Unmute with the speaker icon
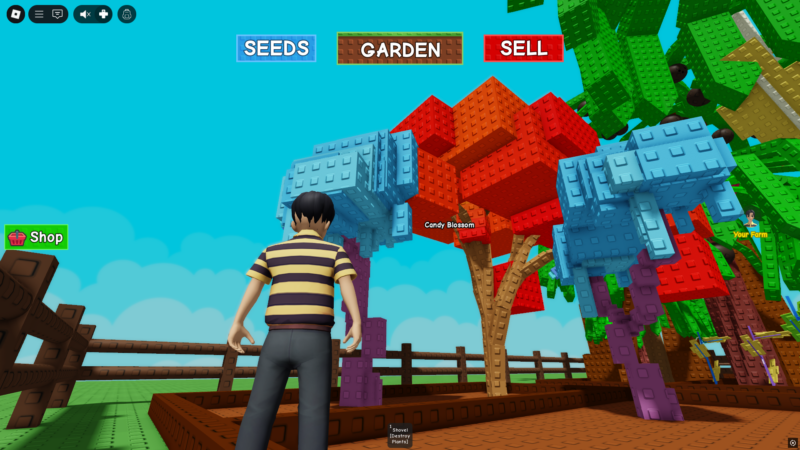The height and width of the screenshot is (450, 800). point(84,14)
